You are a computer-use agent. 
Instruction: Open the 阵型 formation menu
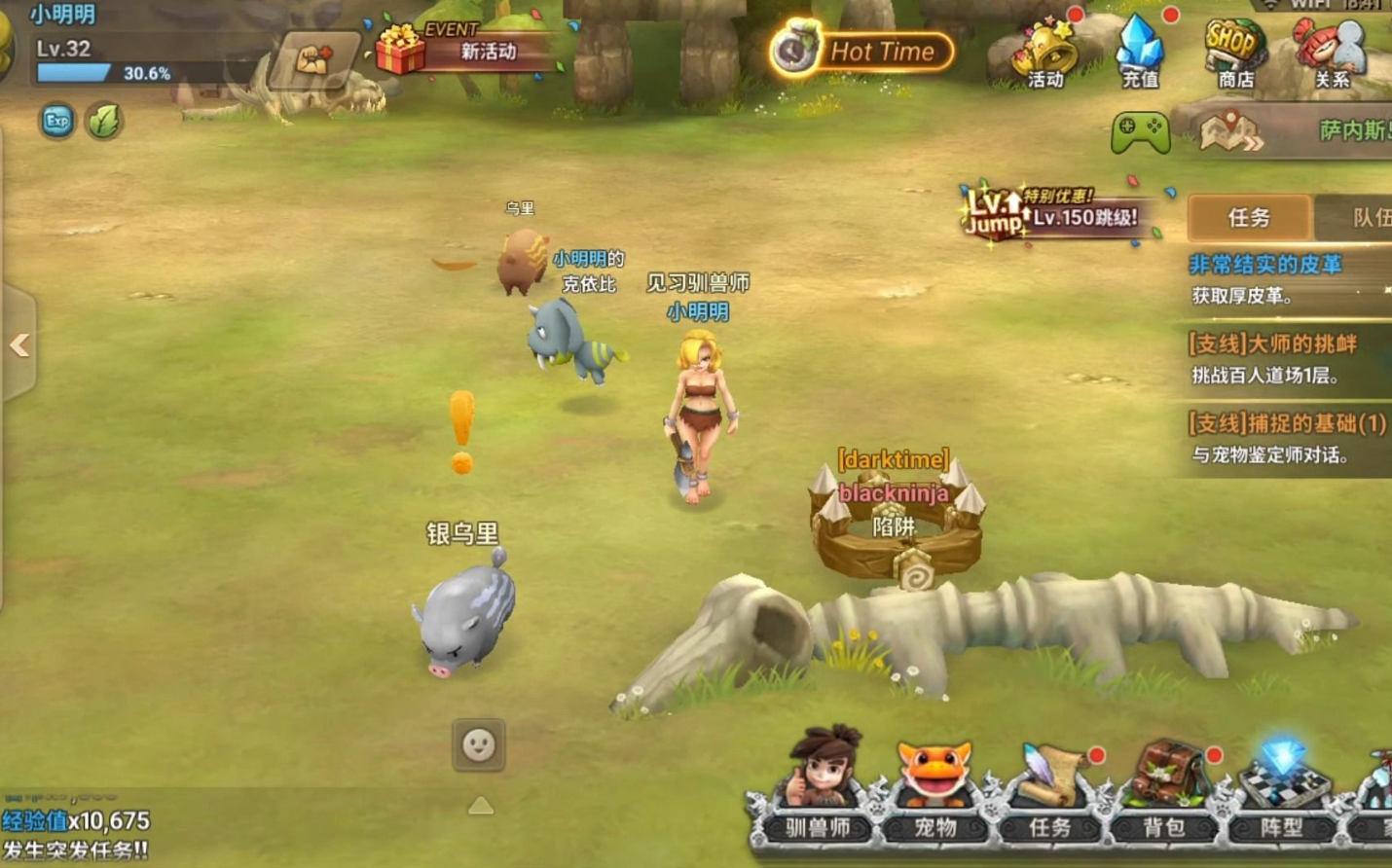1281,786
